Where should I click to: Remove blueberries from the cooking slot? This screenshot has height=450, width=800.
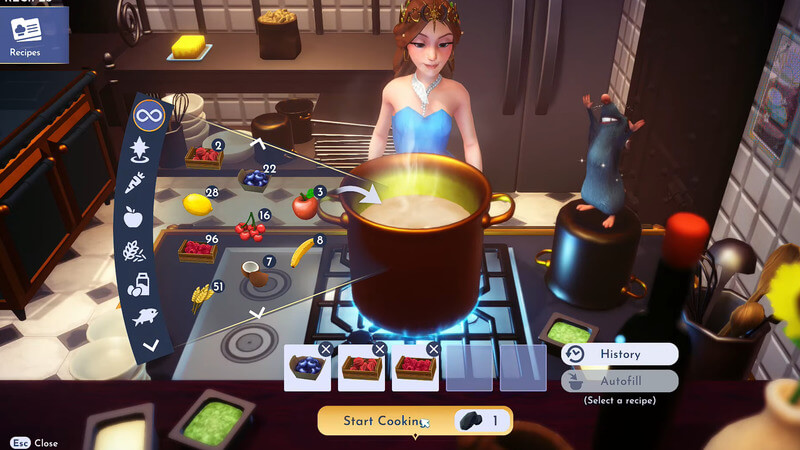(325, 349)
